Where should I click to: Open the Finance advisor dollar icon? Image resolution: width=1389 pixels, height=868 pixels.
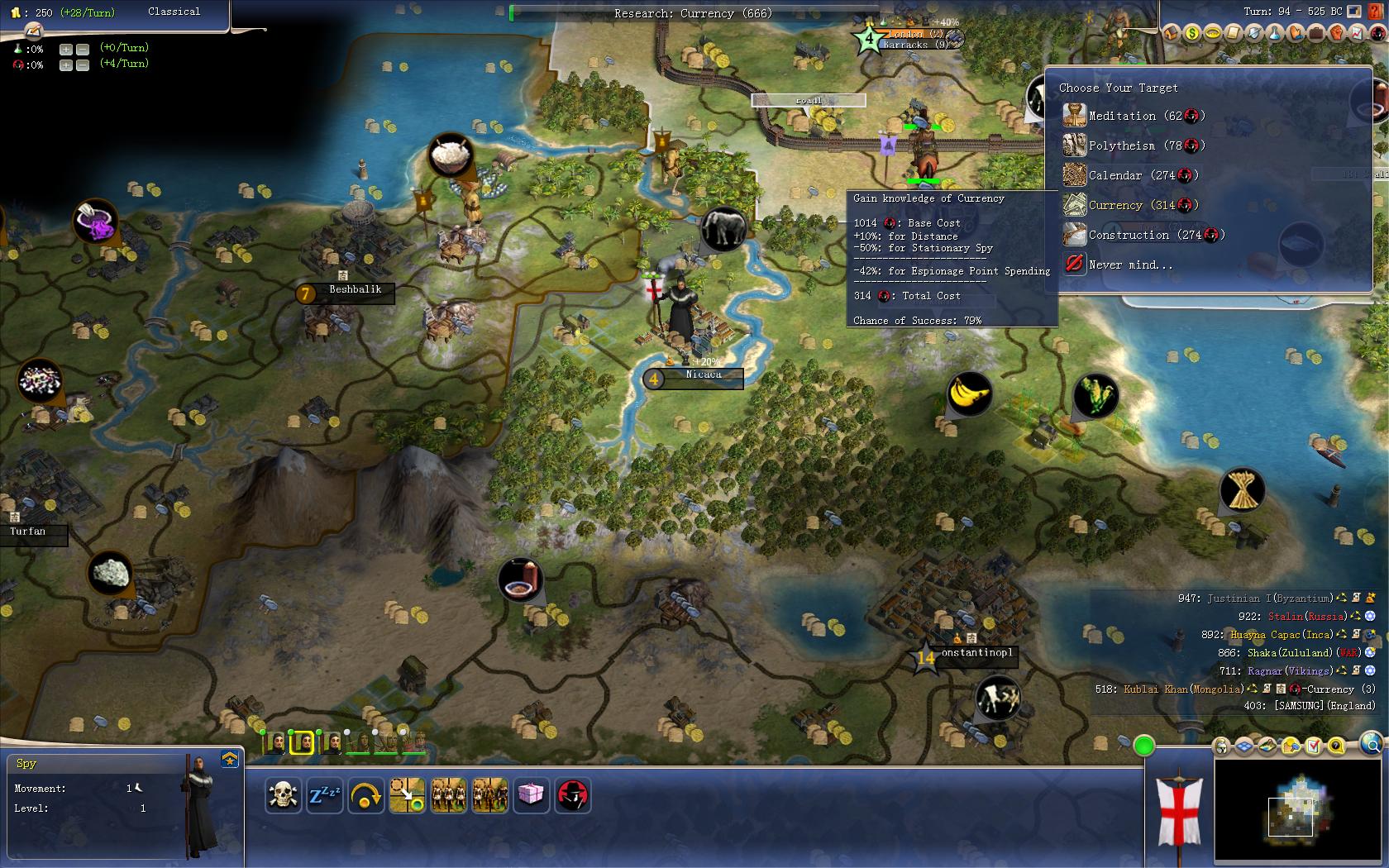(1191, 33)
